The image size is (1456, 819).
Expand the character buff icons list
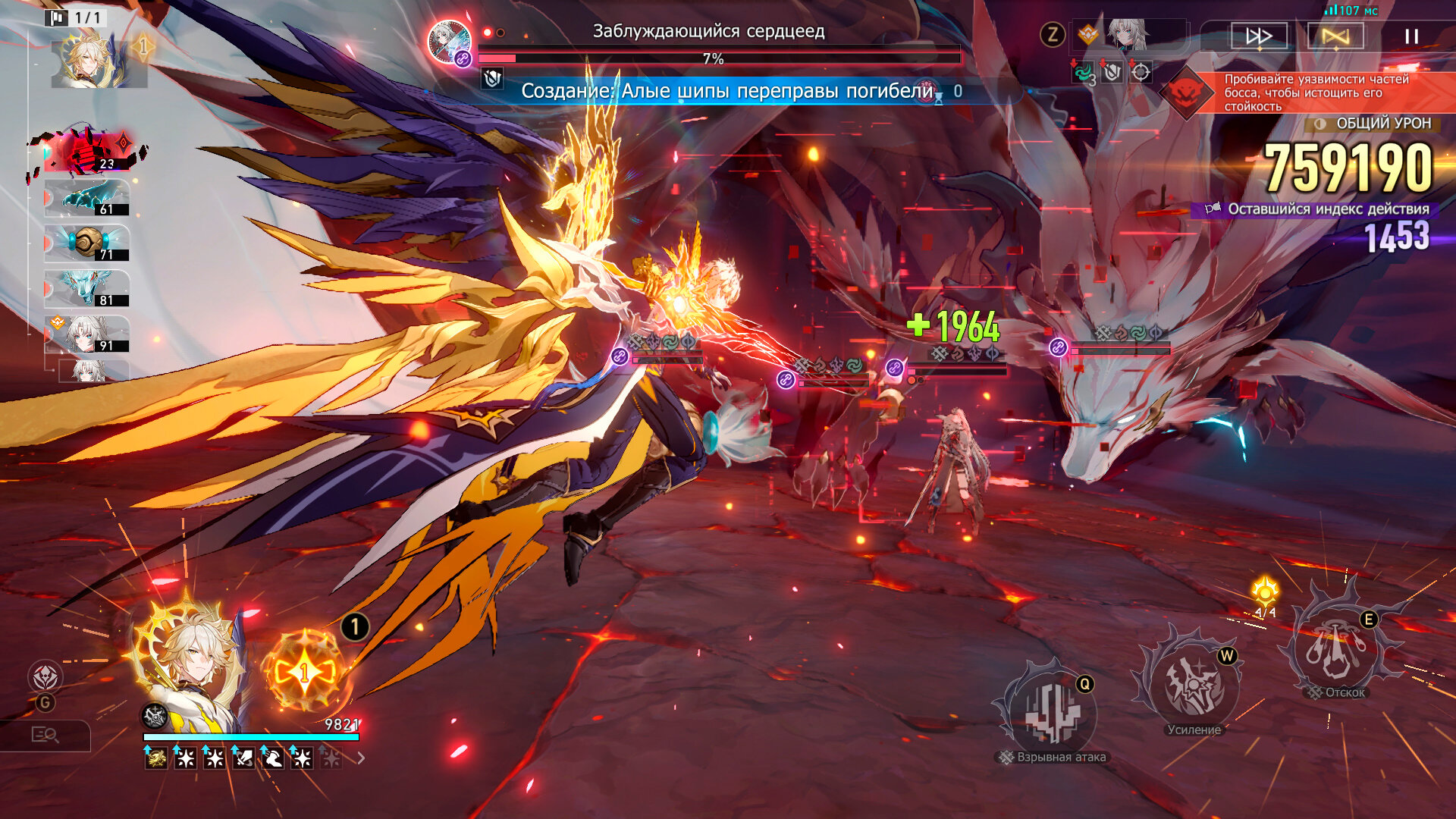362,758
